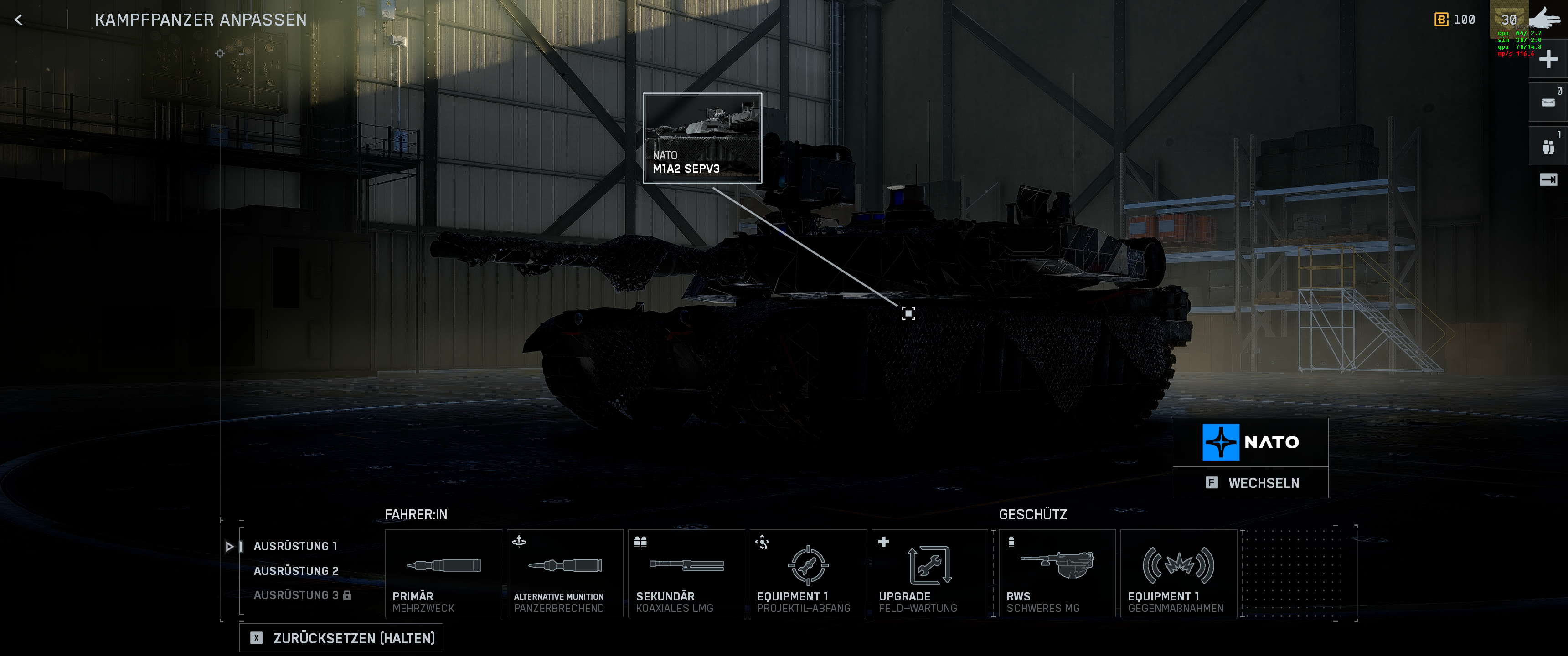Open Equipment 1 Gegenmaßnahmen

(x=1178, y=573)
